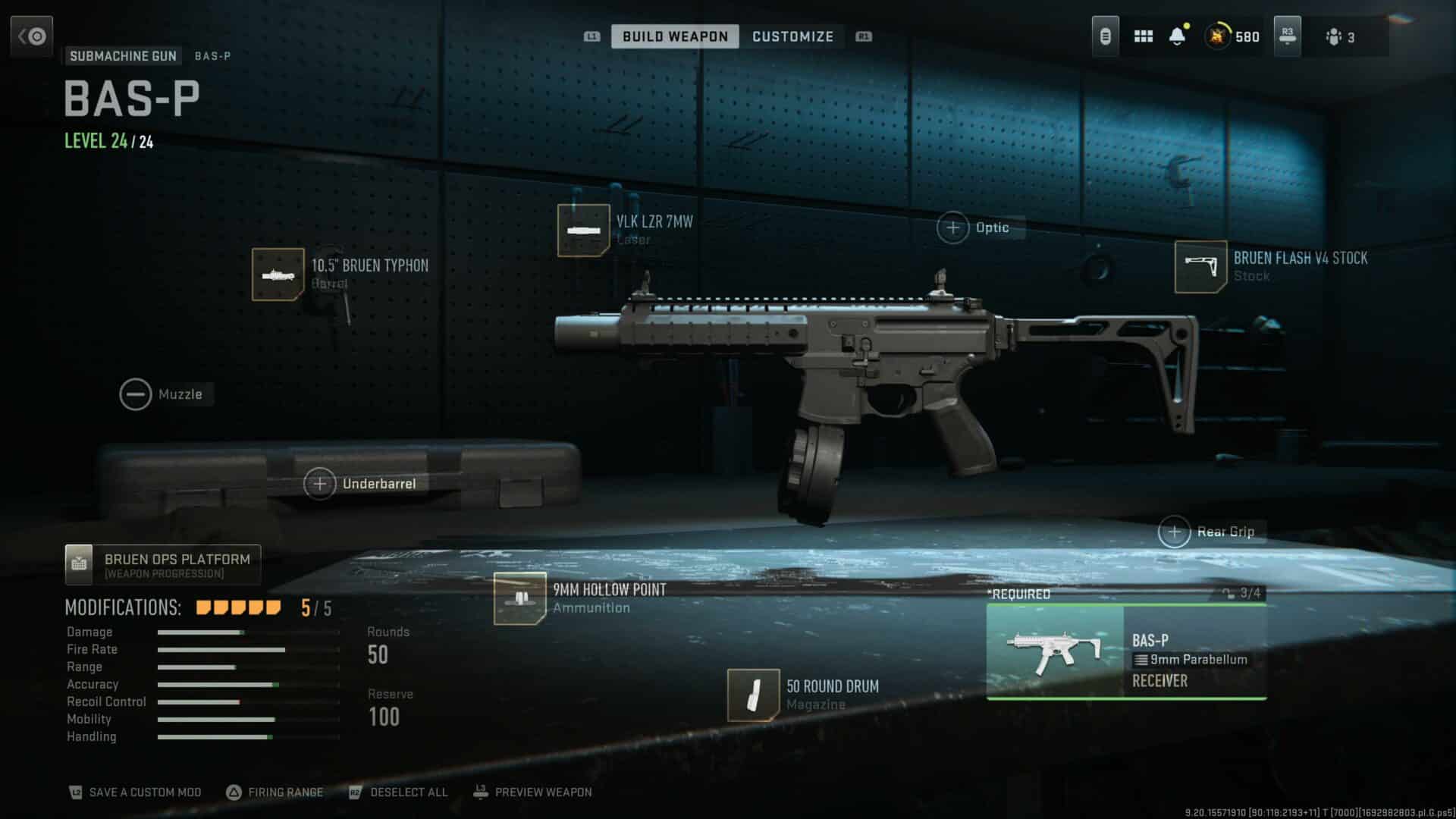
Task: Deselect all attachments
Action: (399, 792)
